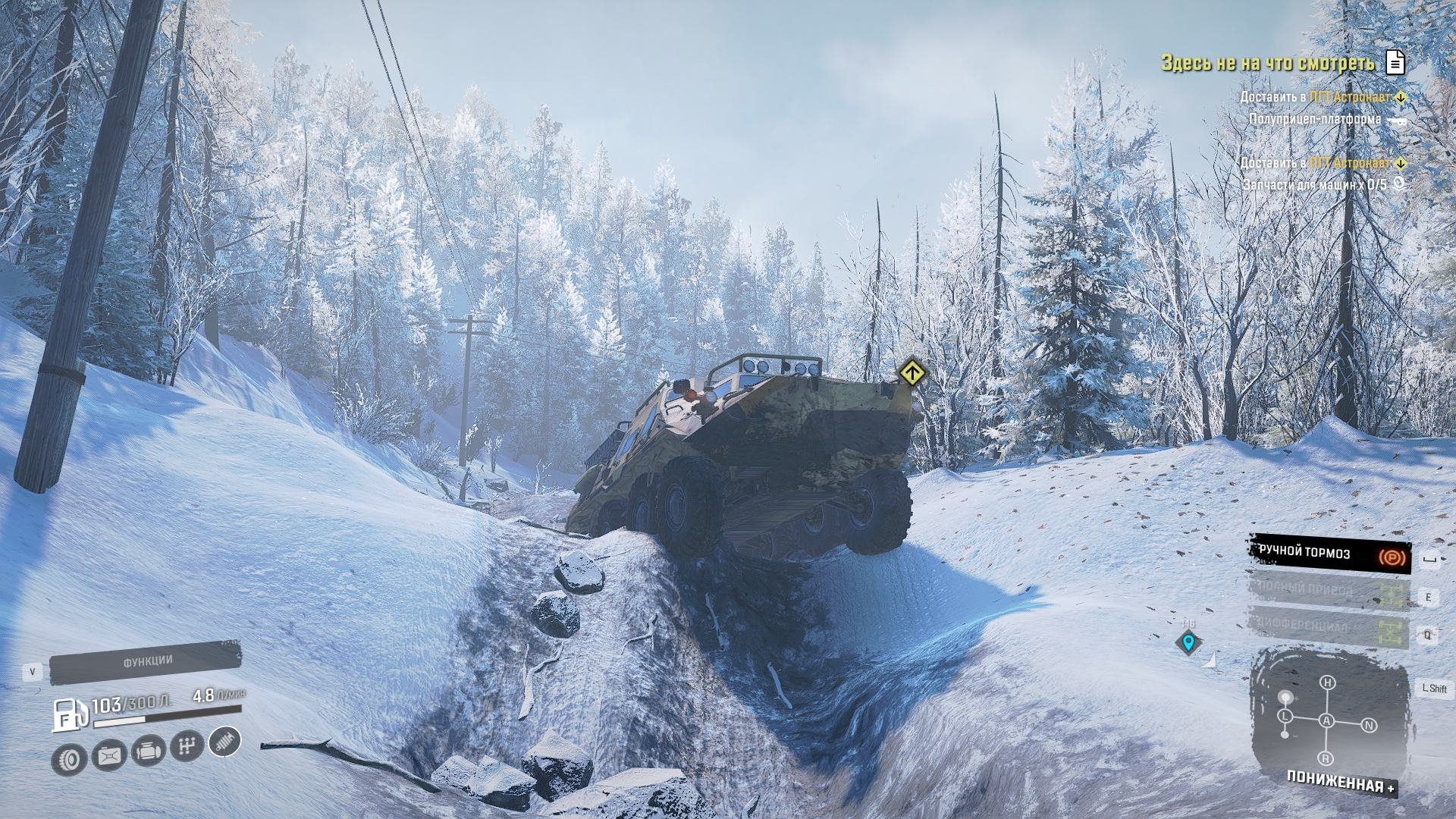Click the blue waypoint pin marker
The height and width of the screenshot is (819, 1456).
(1188, 643)
